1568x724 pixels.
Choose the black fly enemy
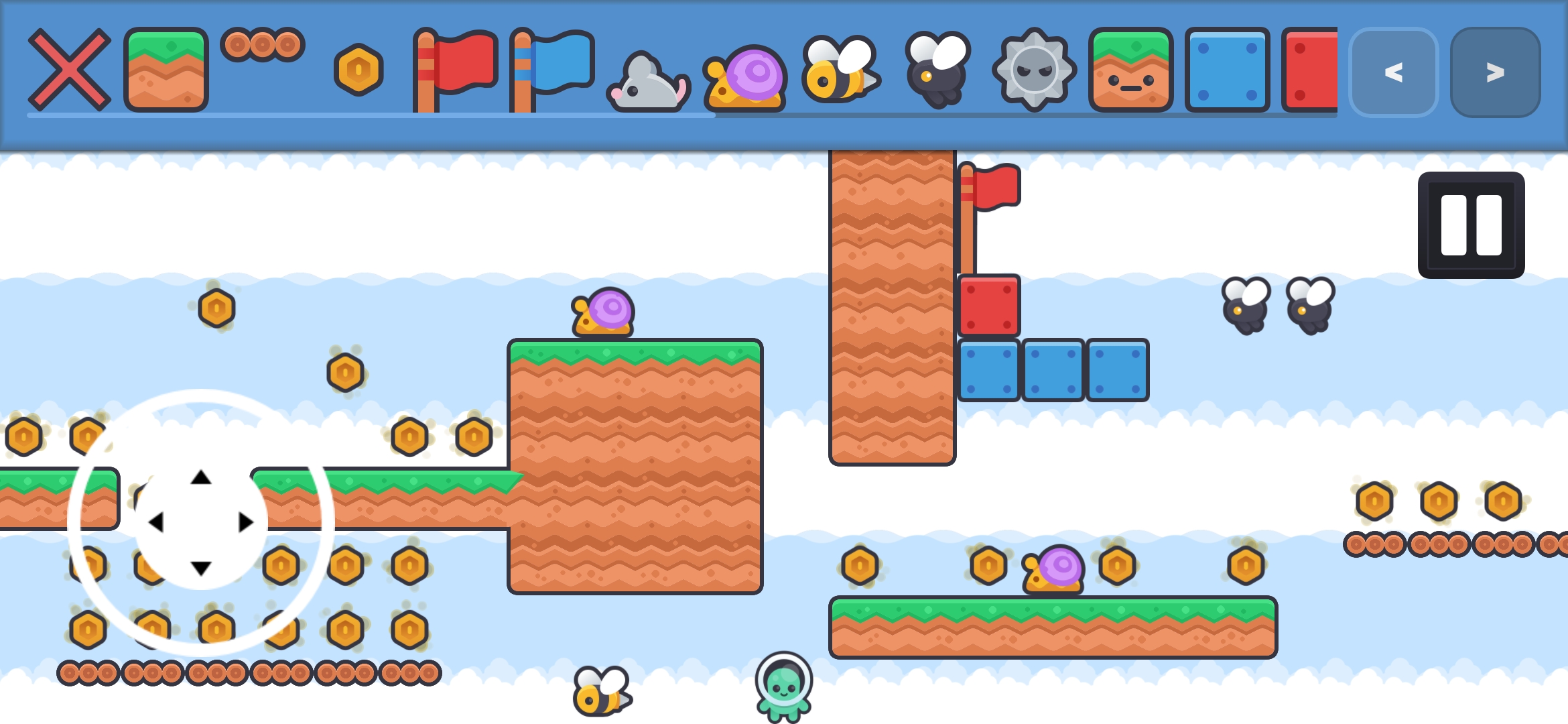936,70
